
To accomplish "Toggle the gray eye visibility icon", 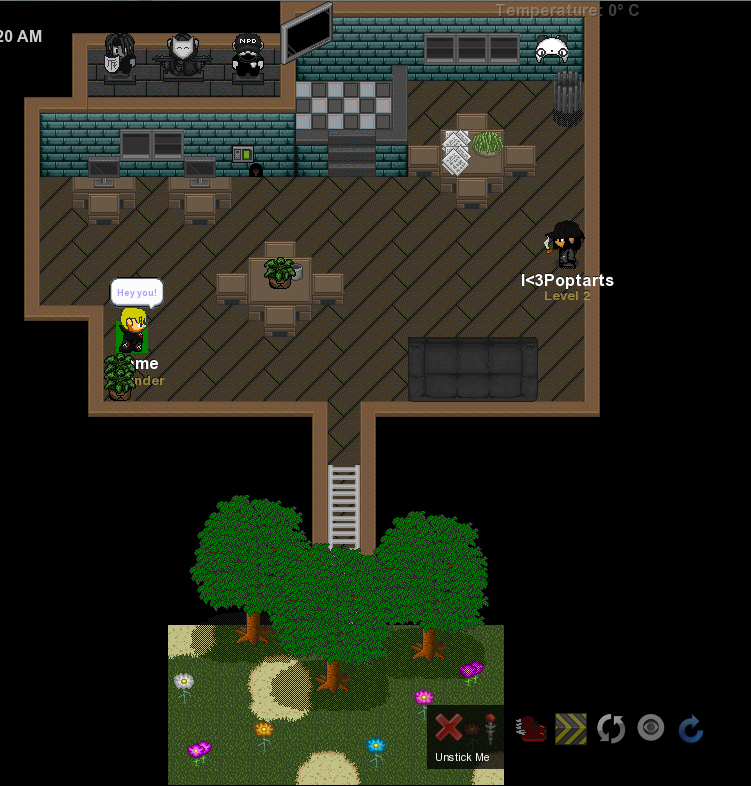I will (651, 728).
